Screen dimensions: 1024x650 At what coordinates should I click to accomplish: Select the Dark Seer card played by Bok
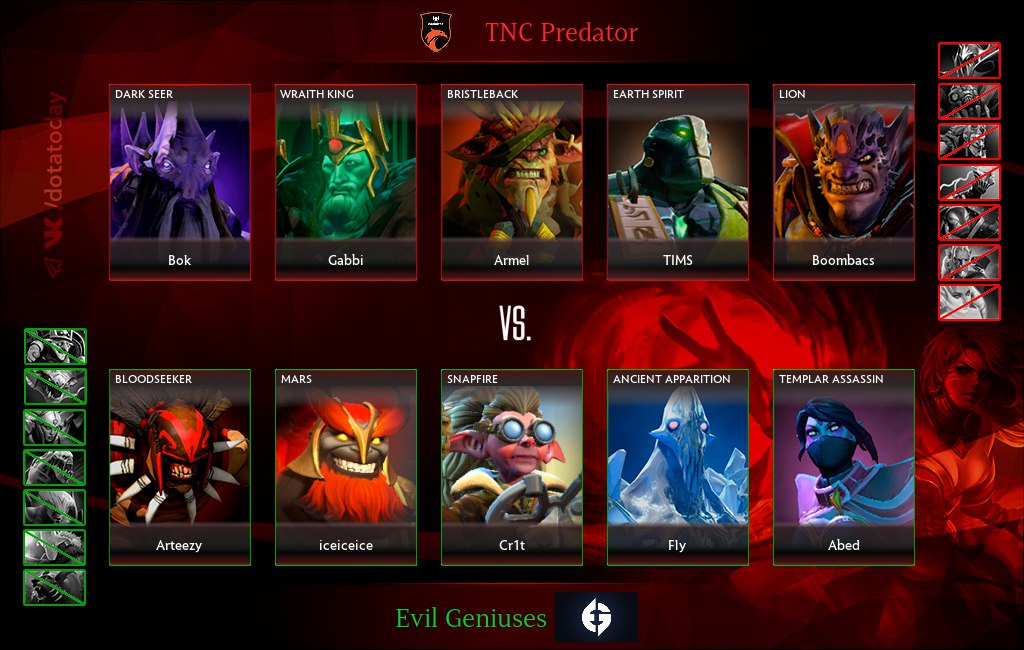(x=180, y=182)
